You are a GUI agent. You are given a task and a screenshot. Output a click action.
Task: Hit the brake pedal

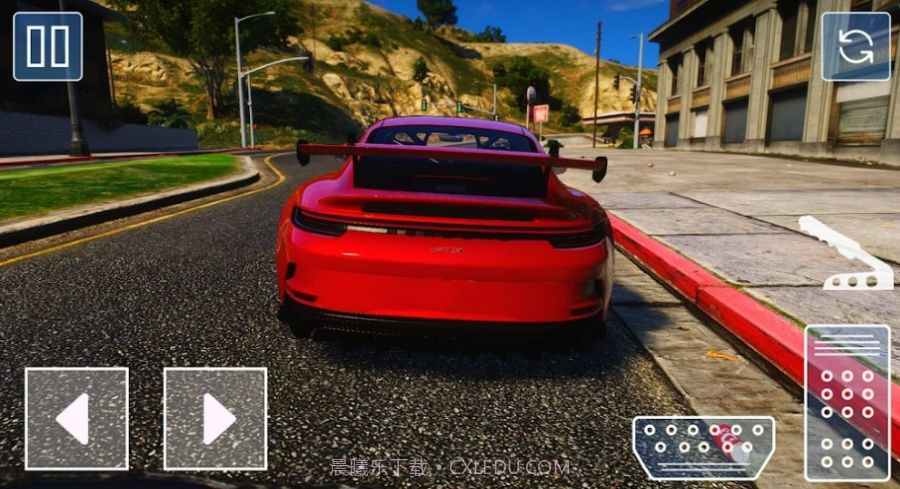pyautogui.click(x=703, y=447)
